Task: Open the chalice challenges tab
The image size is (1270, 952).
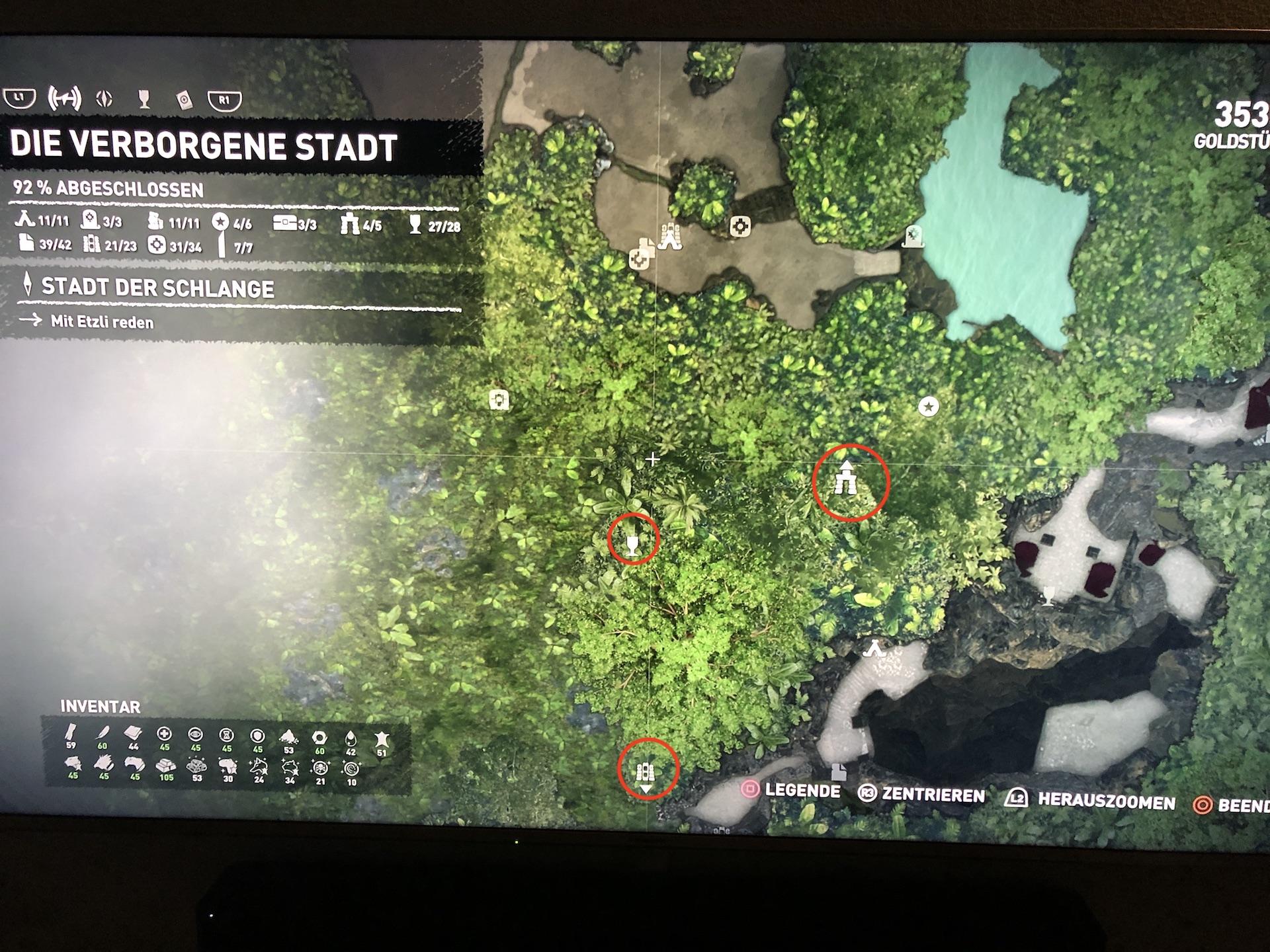Action: (144, 100)
